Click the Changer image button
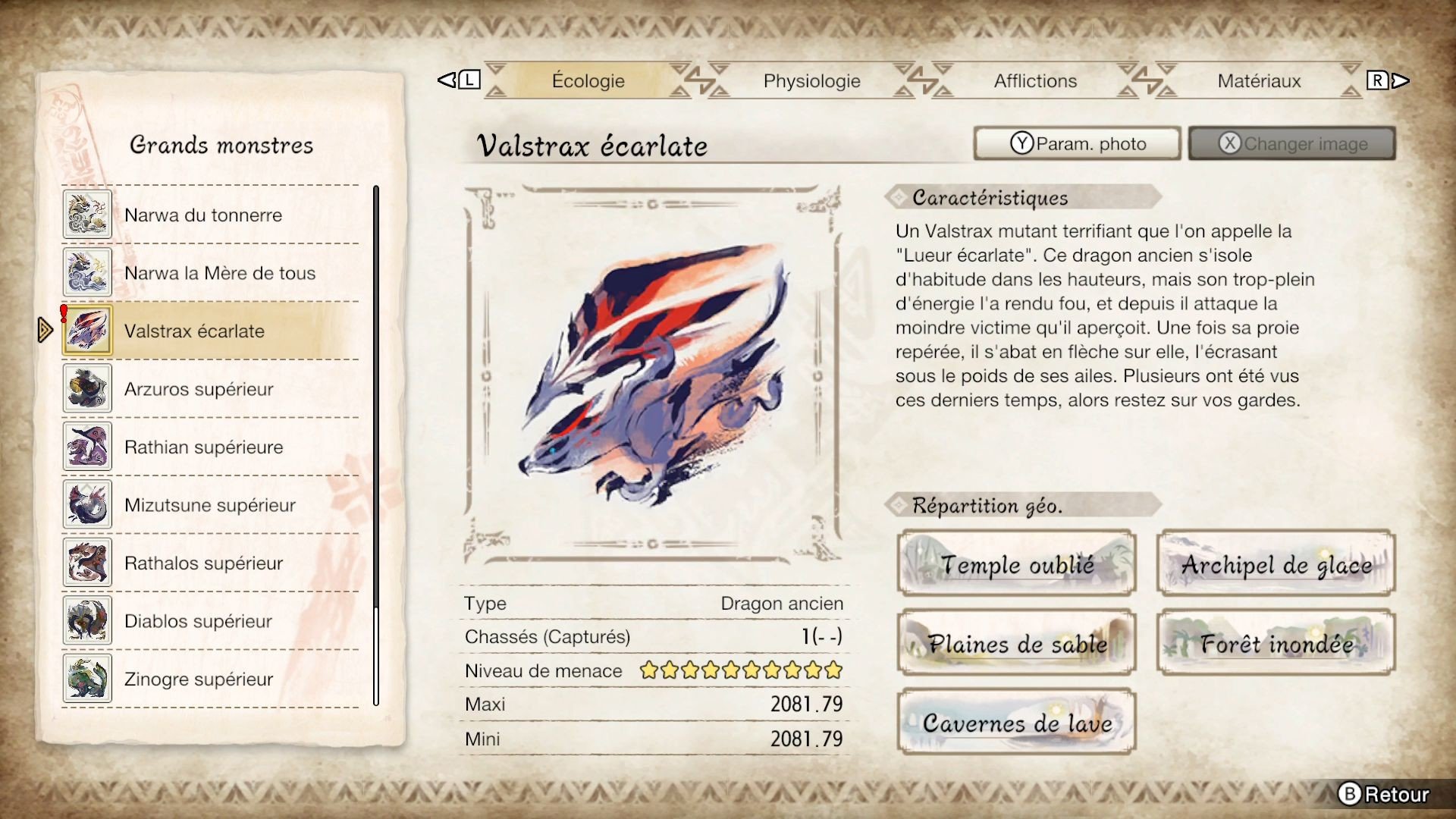 click(x=1291, y=143)
